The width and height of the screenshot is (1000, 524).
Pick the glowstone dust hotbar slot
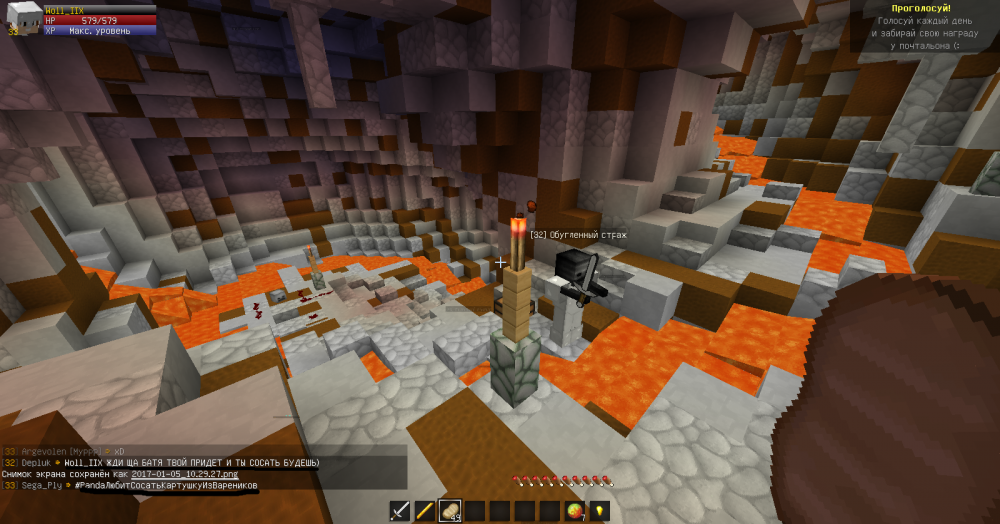coord(600,511)
